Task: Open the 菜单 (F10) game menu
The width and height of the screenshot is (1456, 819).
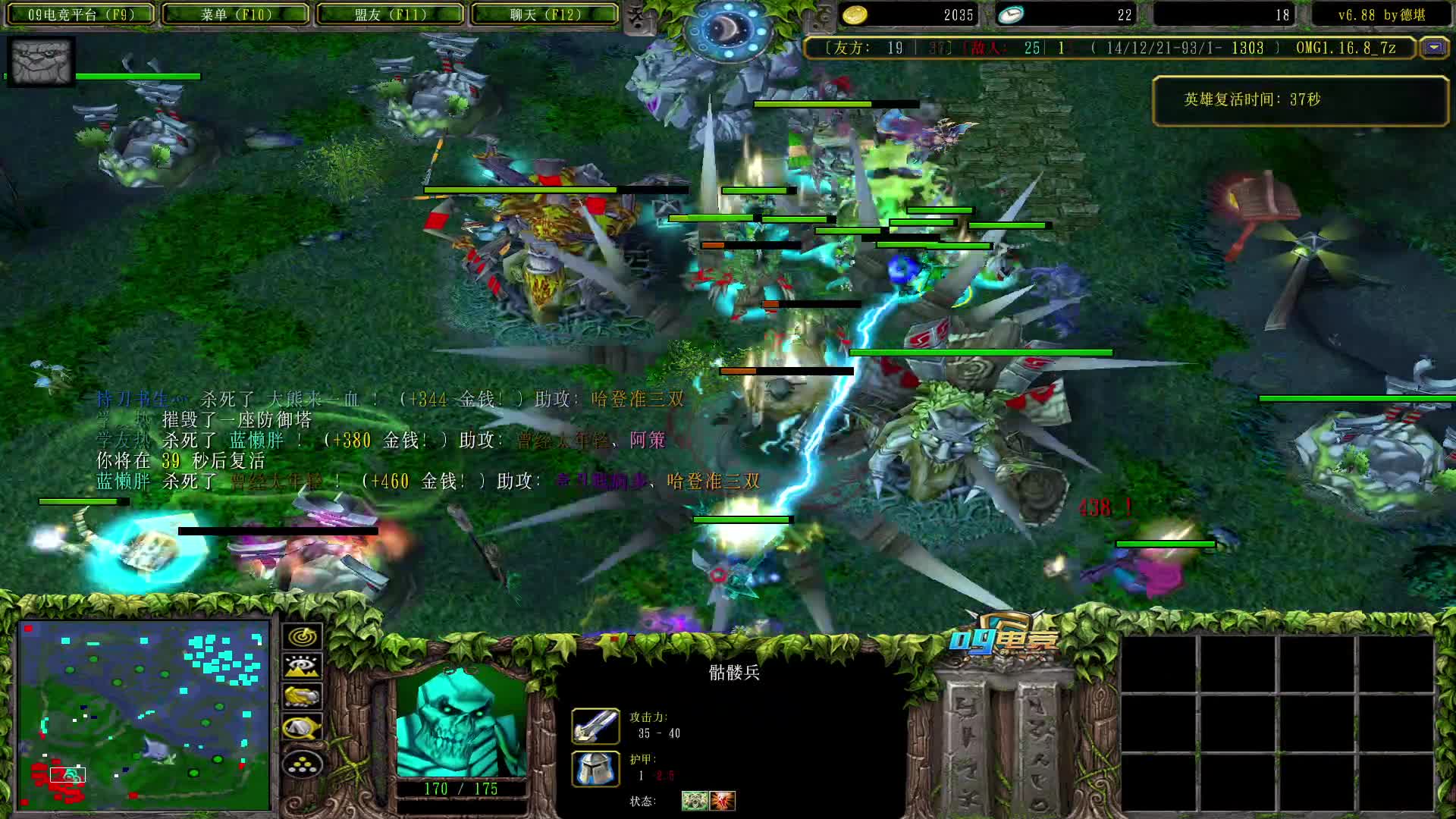Action: click(x=236, y=14)
